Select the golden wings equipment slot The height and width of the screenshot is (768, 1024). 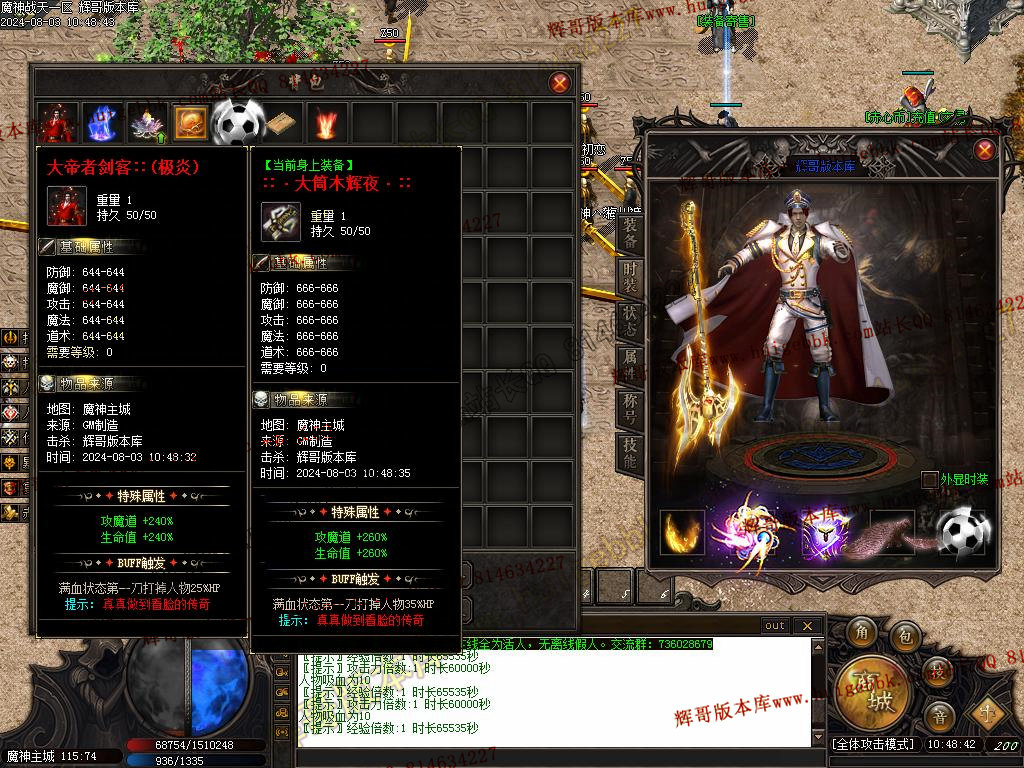click(x=682, y=532)
